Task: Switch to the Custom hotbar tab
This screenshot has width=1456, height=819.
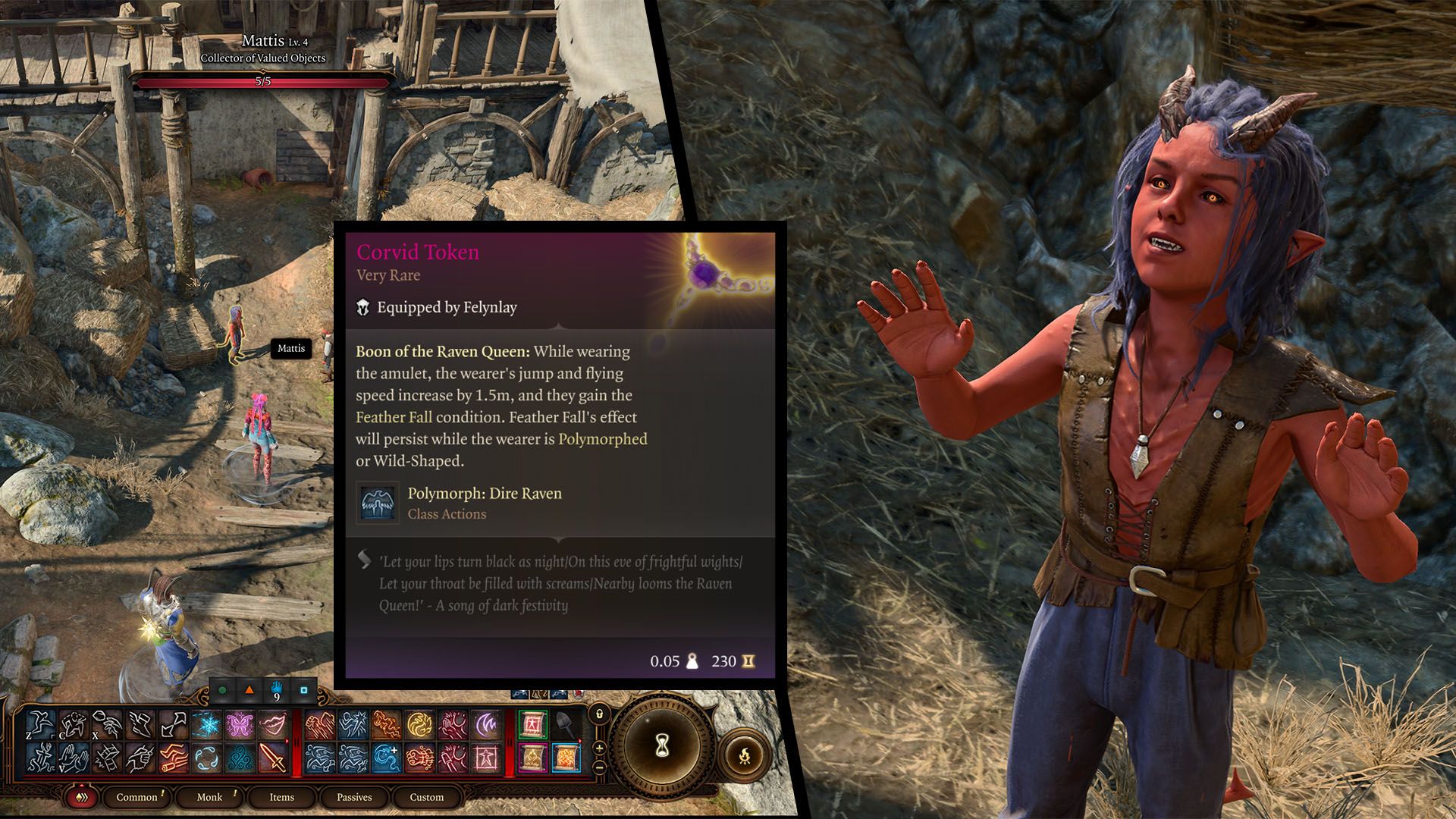Action: [x=426, y=797]
